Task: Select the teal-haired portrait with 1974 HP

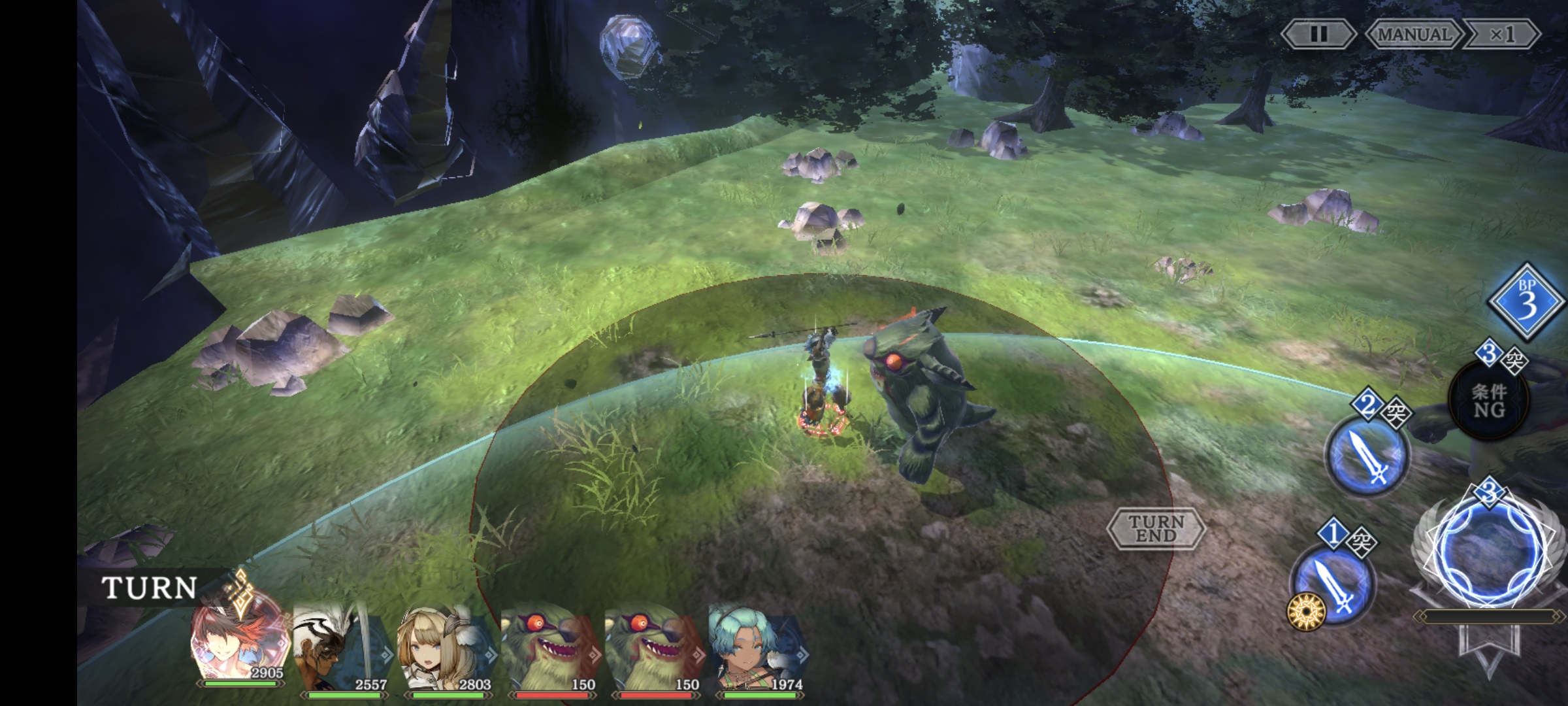Action: 757,647
